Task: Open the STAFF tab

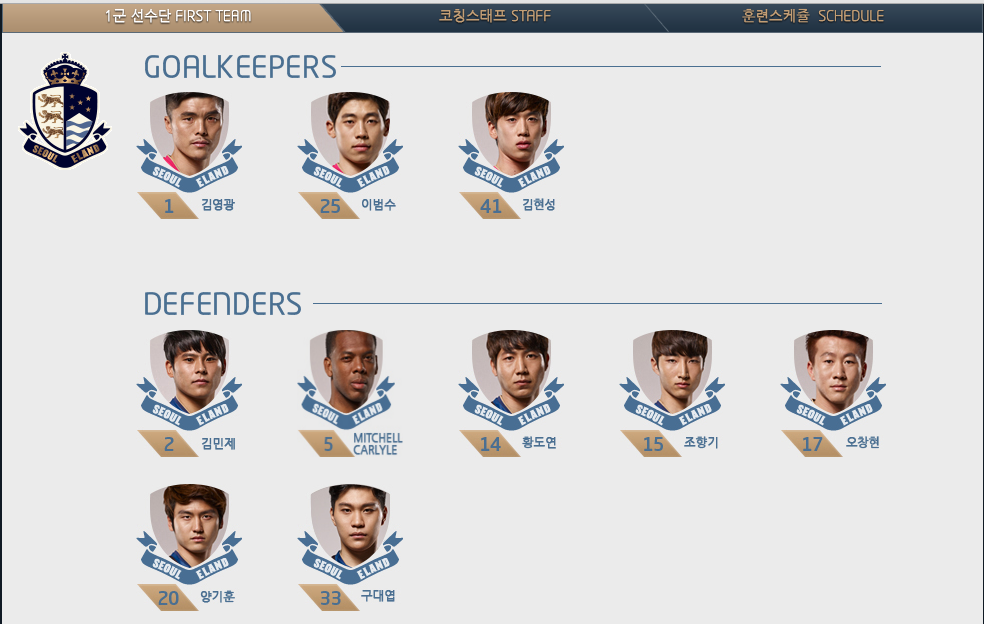Action: point(494,16)
